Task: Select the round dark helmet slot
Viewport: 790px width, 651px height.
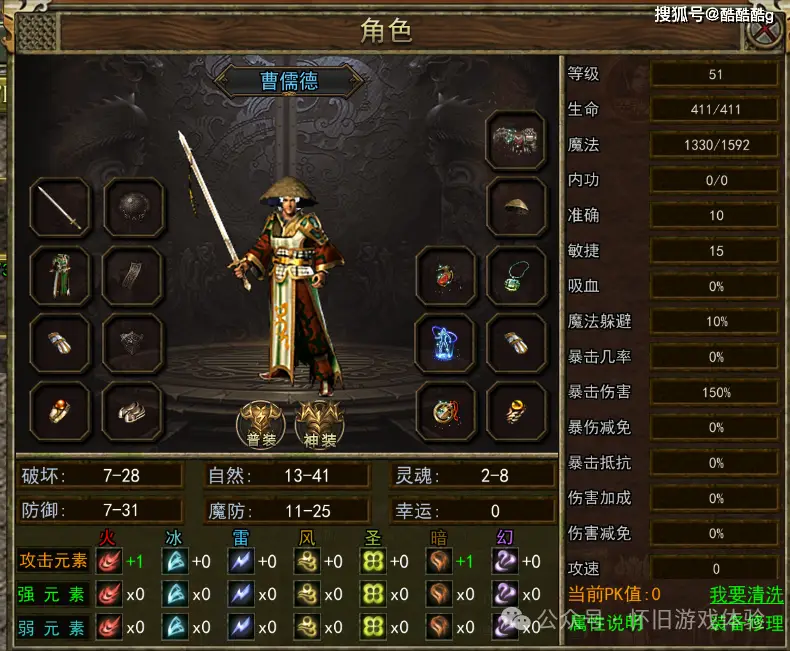Action: click(133, 207)
